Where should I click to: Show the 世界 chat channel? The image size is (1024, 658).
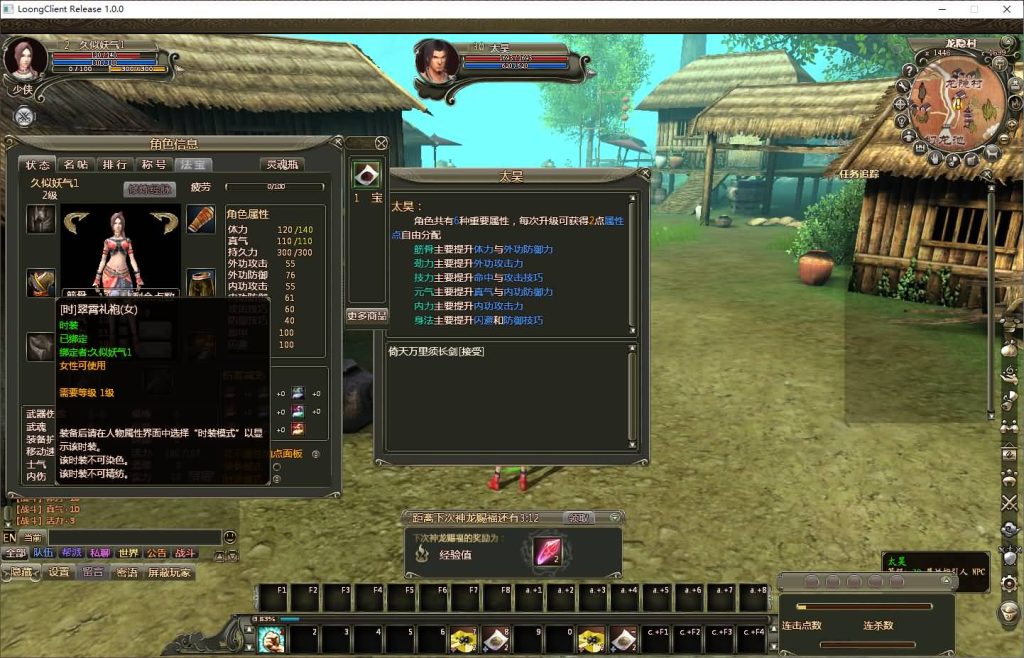point(128,553)
